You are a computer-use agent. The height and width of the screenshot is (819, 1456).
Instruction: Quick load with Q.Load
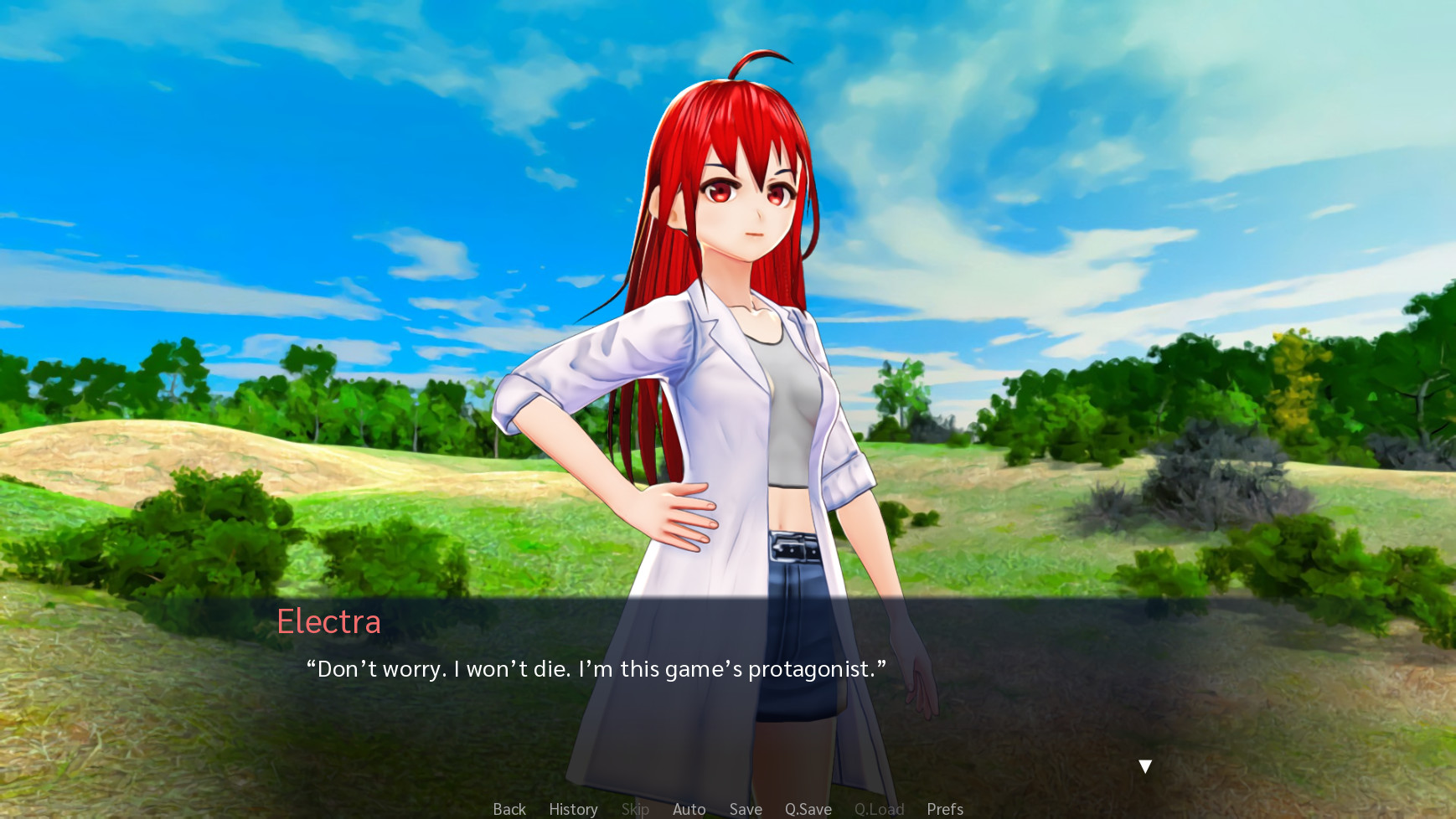pos(879,809)
